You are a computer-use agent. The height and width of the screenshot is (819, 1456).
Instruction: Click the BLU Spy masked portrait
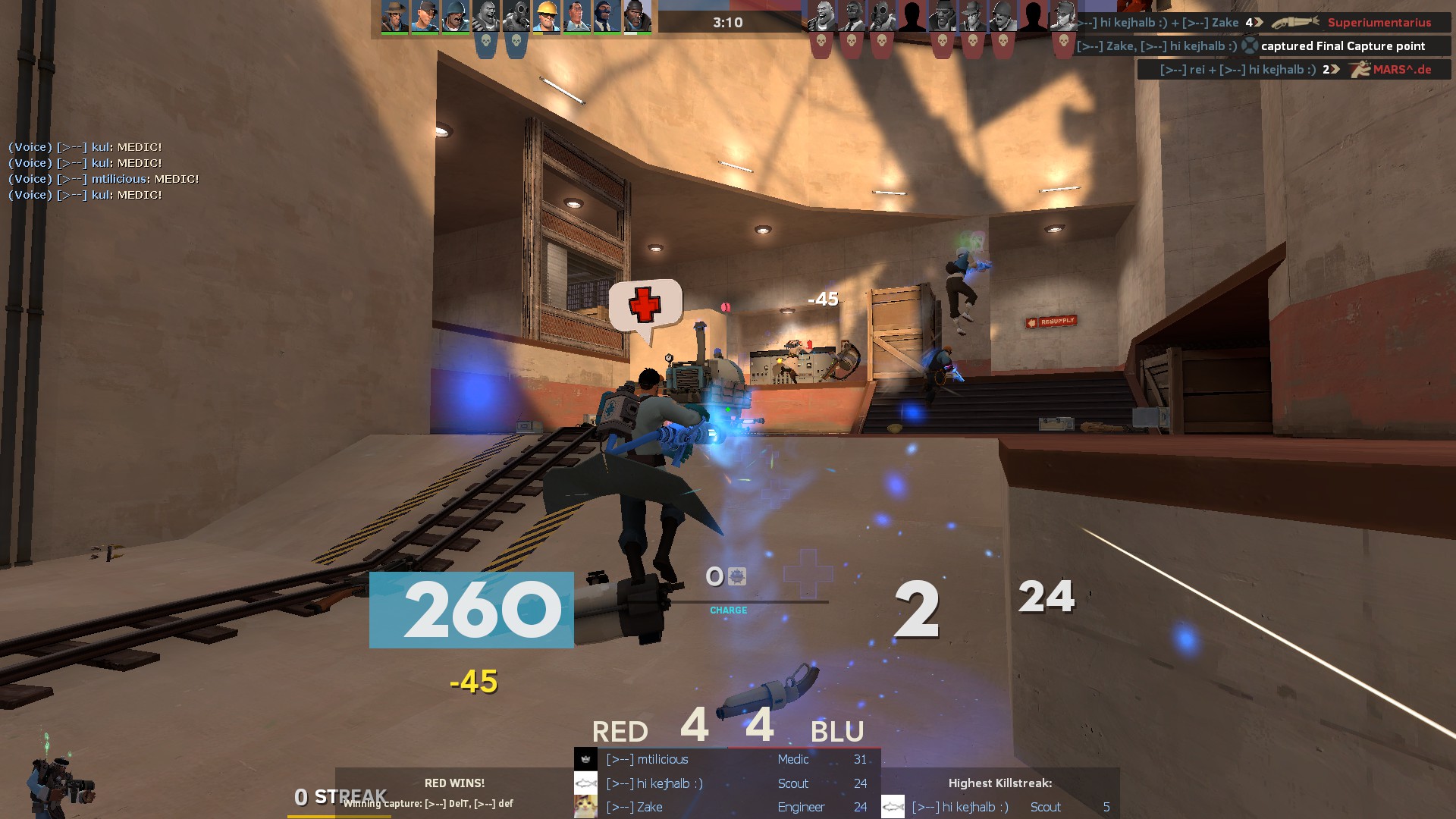click(607, 16)
